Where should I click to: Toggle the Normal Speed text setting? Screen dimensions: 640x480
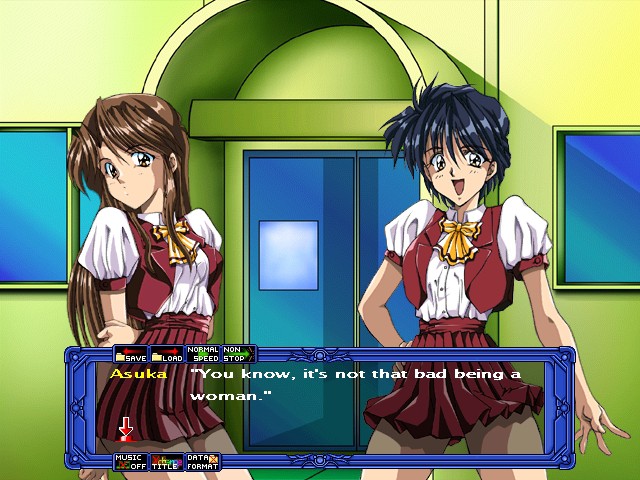coord(203,354)
